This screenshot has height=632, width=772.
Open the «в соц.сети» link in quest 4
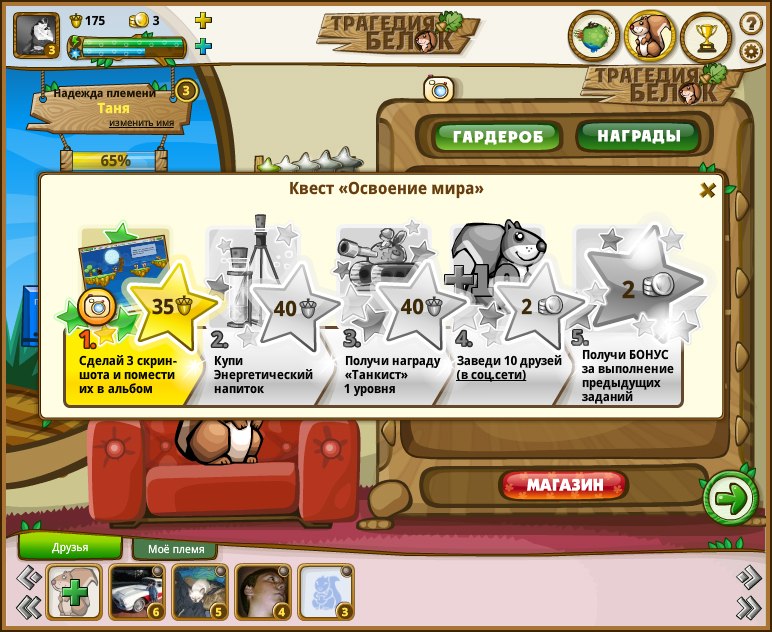coord(492,375)
